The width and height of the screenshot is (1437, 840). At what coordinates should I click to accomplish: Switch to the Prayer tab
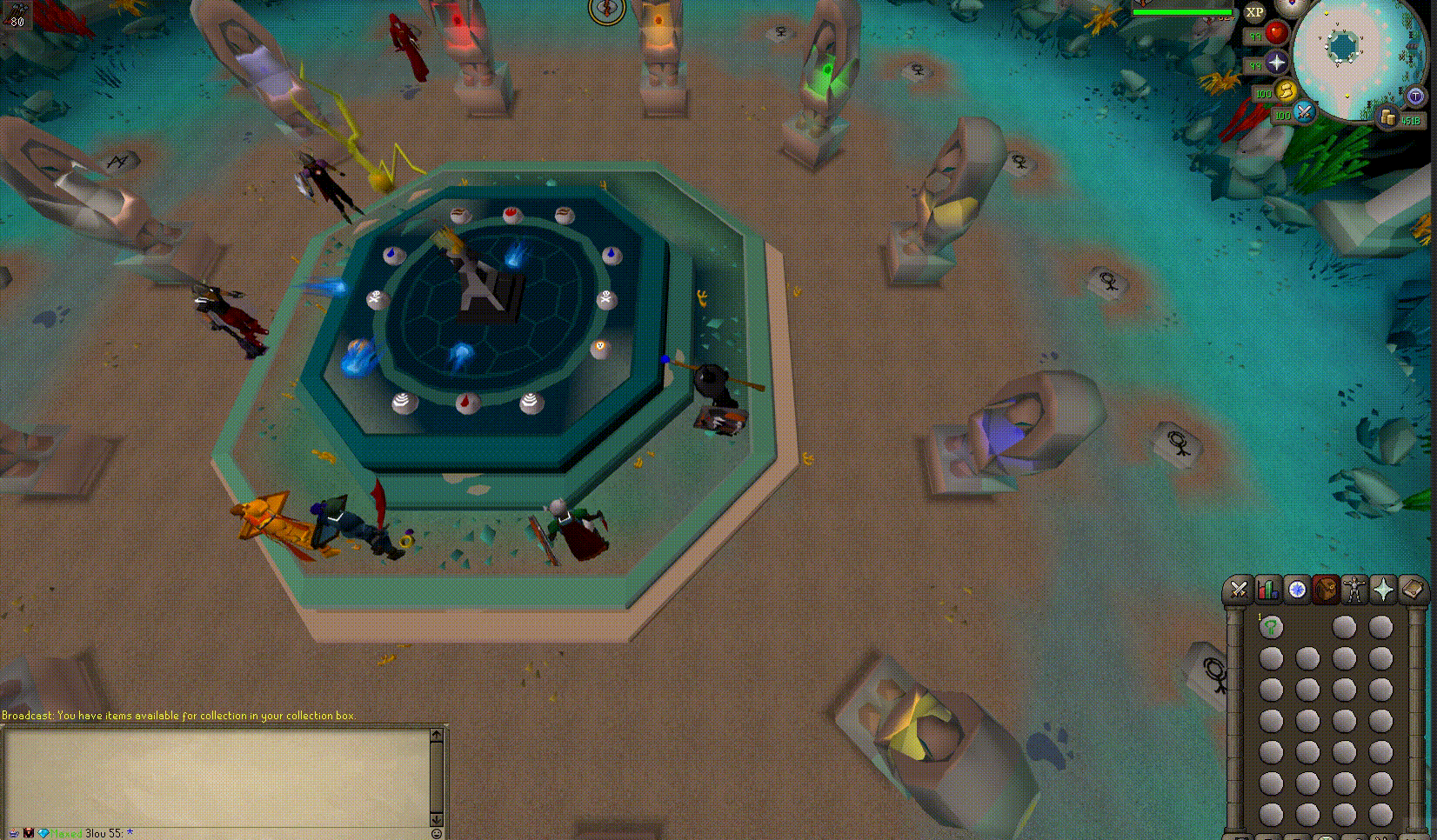point(1383,590)
